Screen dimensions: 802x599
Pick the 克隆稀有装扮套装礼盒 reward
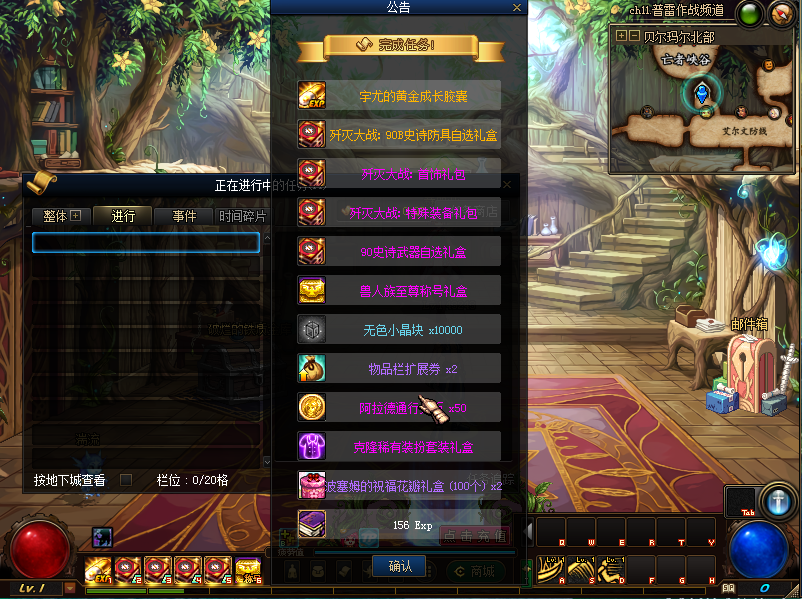click(399, 447)
